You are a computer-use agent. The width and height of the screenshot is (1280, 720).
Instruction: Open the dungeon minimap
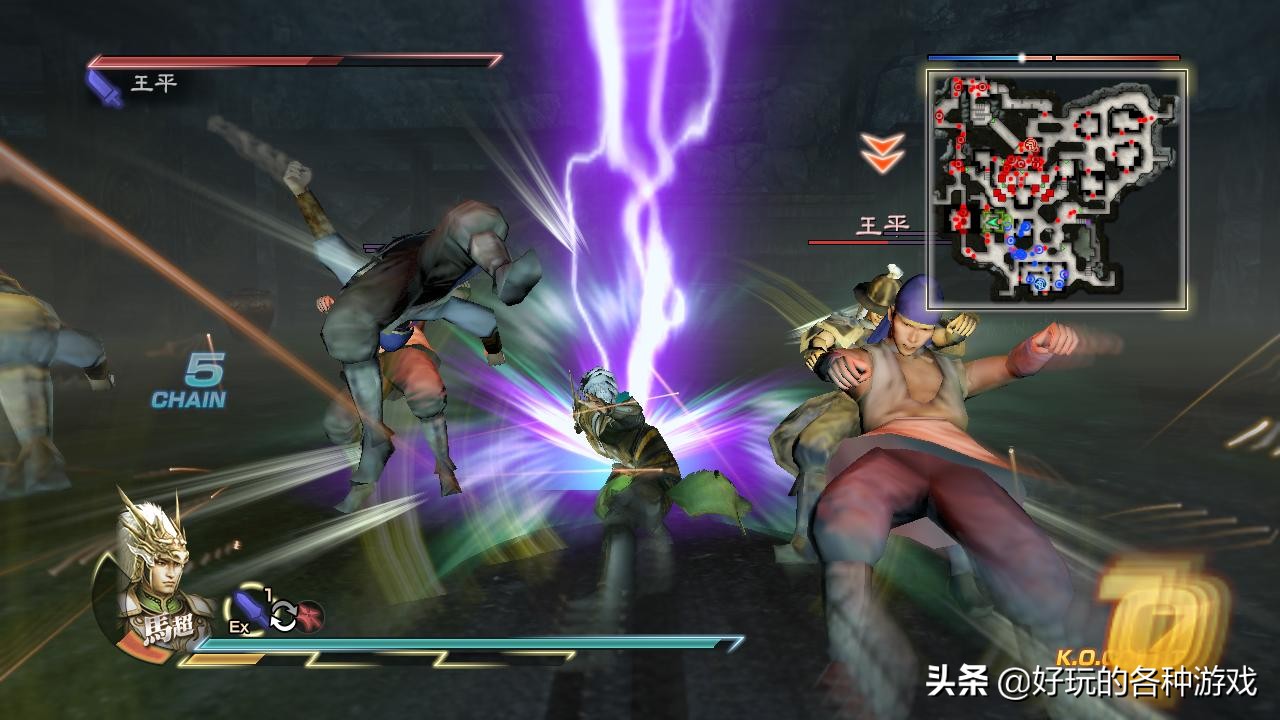(x=1057, y=189)
